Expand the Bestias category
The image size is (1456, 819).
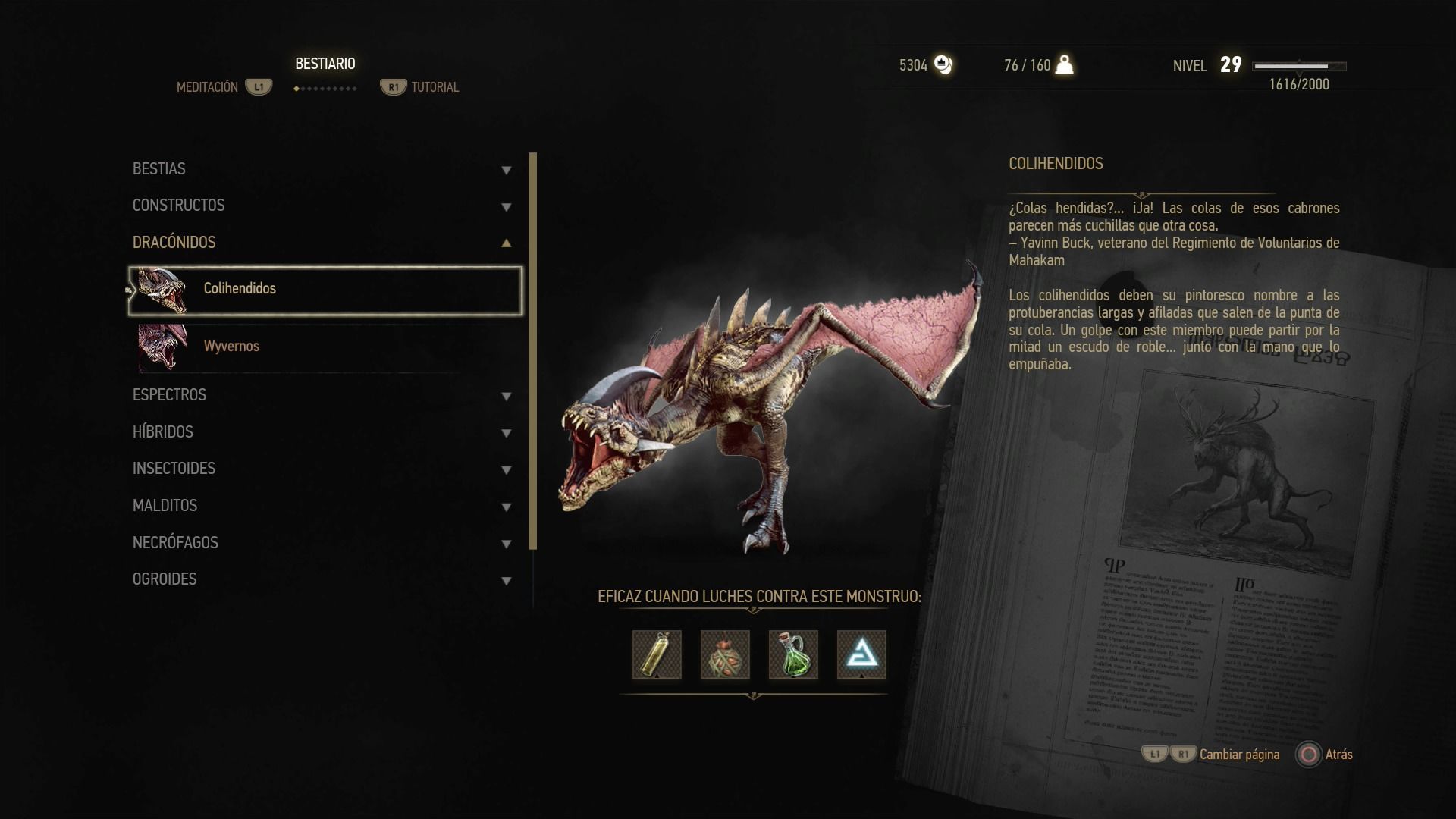[322, 169]
